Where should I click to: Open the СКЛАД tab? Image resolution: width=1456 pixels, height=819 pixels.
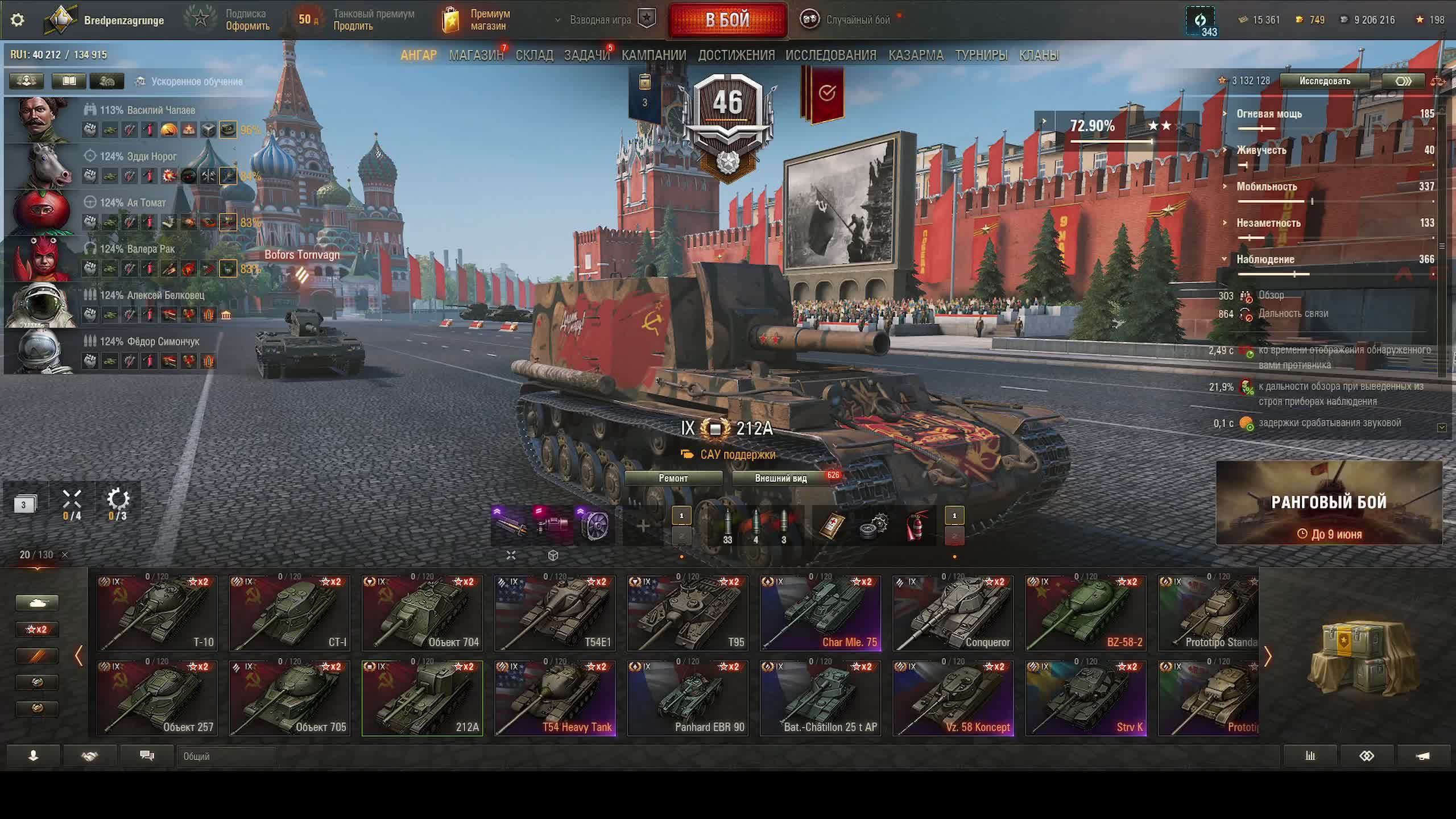click(534, 55)
